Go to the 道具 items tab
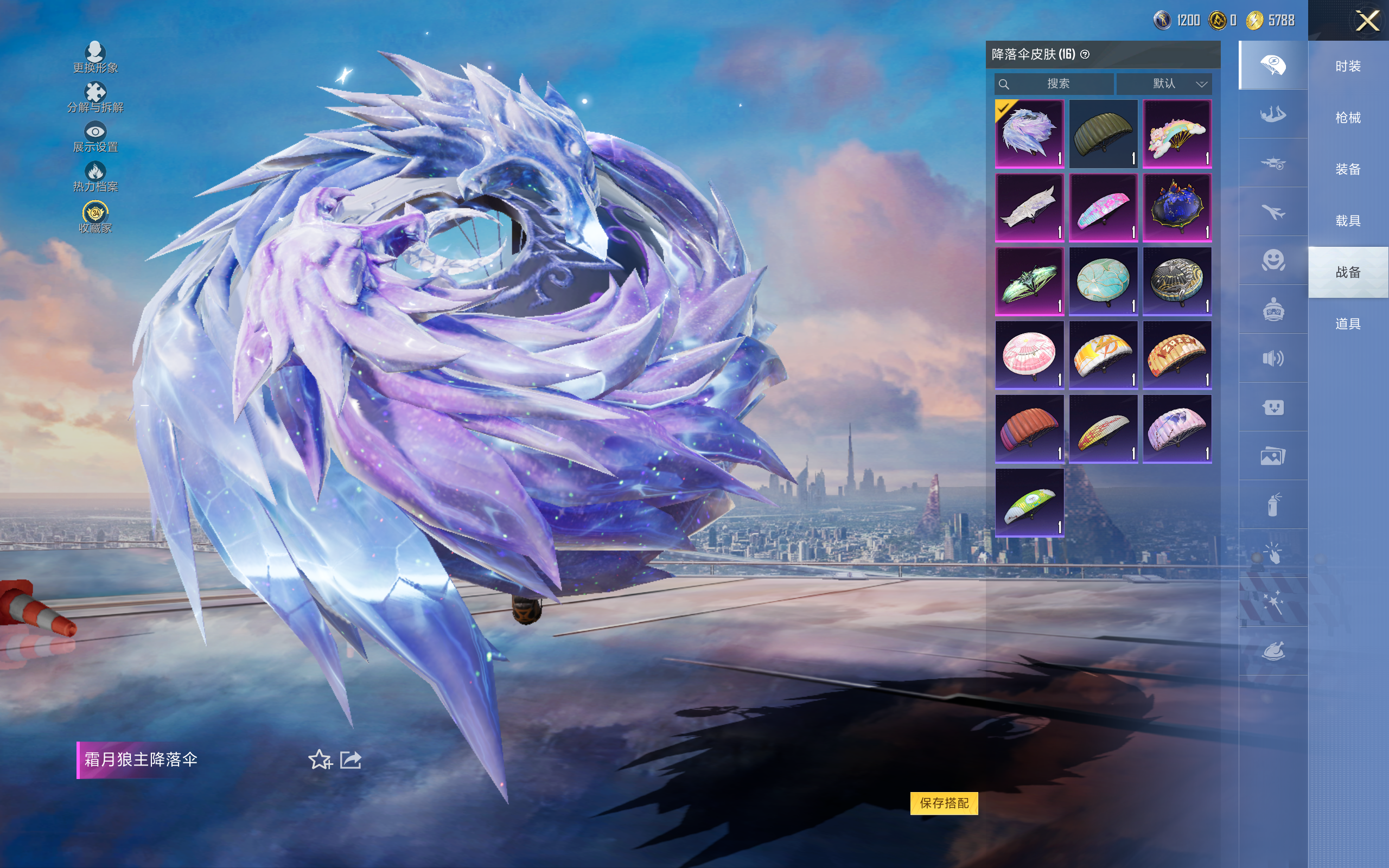1389x868 pixels. (1348, 324)
